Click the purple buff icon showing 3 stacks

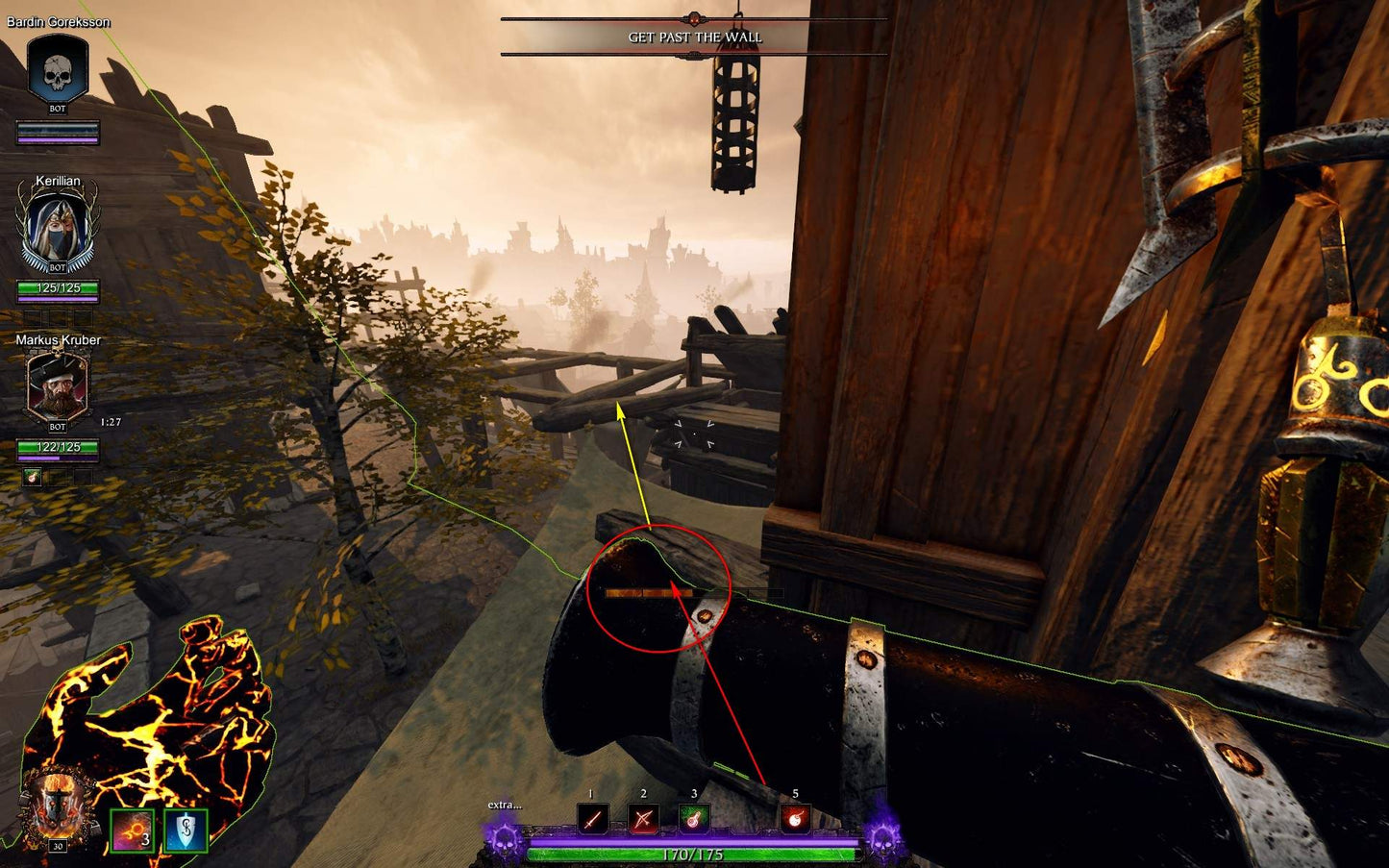(x=133, y=831)
